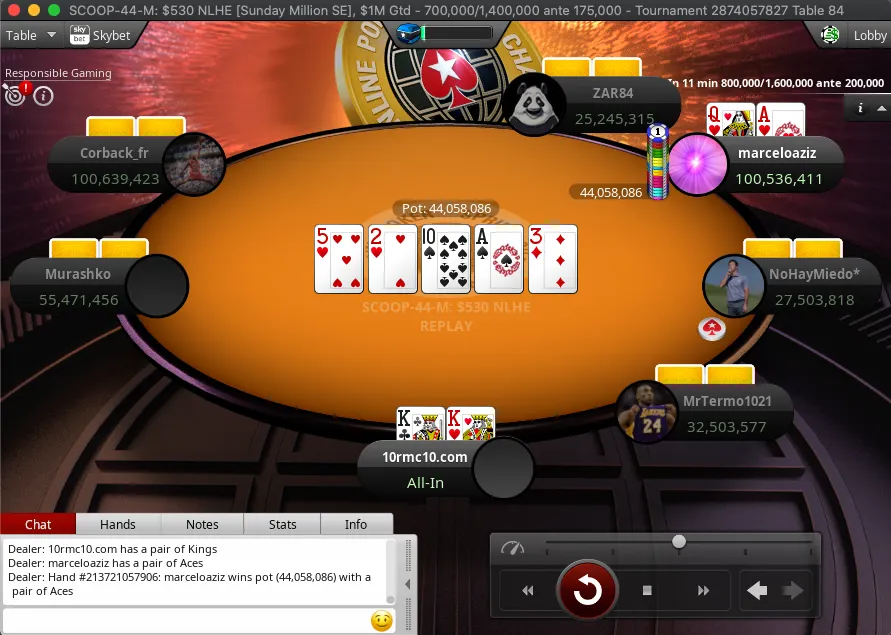The height and width of the screenshot is (635, 891).
Task: Go to the previous hand with left arrow
Action: click(x=758, y=591)
